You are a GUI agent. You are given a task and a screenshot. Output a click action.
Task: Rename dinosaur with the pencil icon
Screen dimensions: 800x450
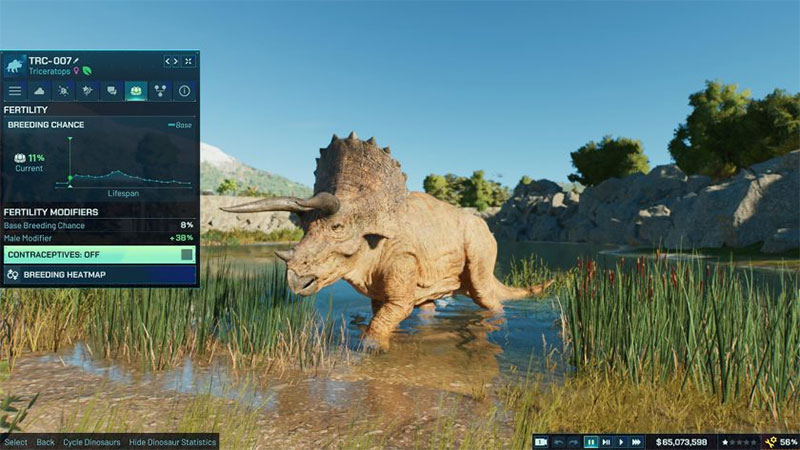coord(77,61)
